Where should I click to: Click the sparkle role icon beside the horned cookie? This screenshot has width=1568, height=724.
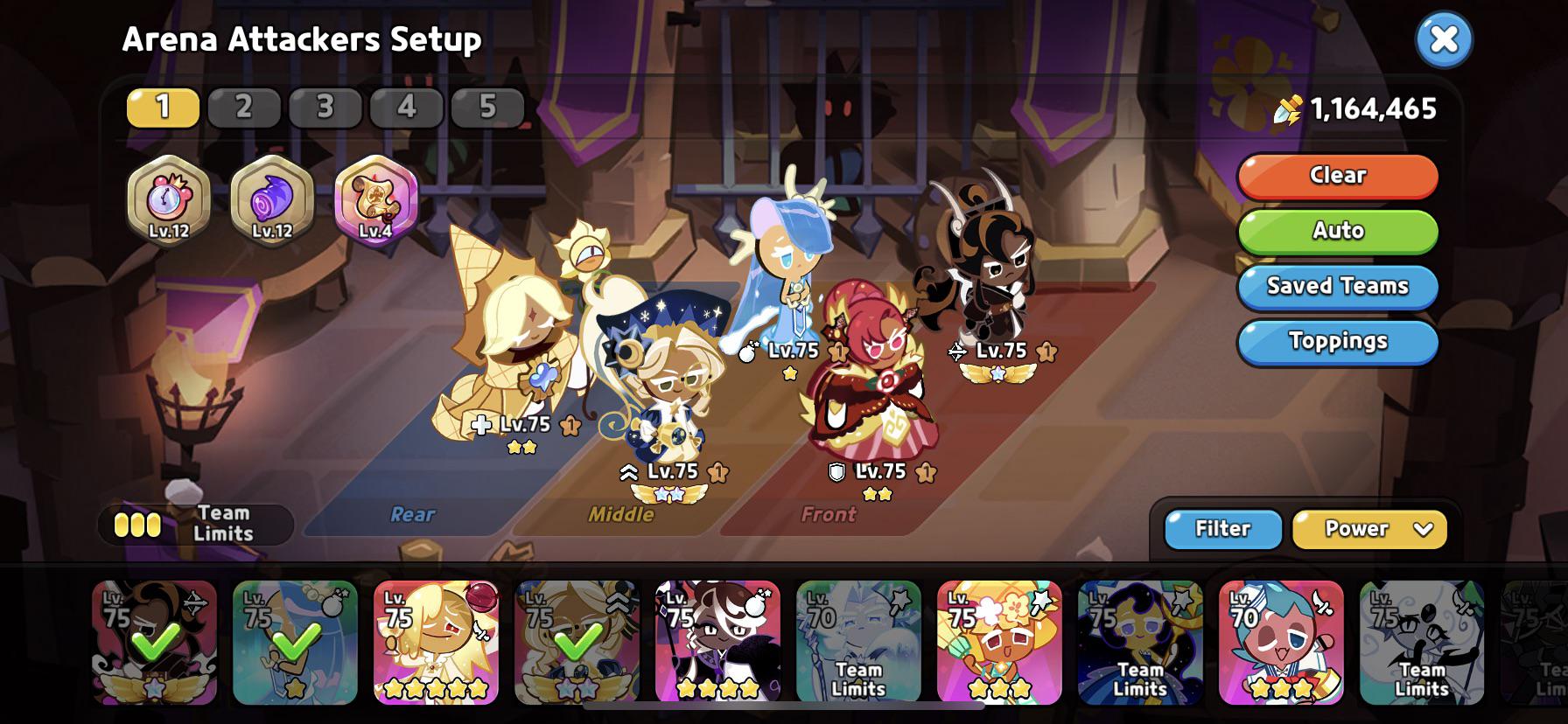(955, 351)
